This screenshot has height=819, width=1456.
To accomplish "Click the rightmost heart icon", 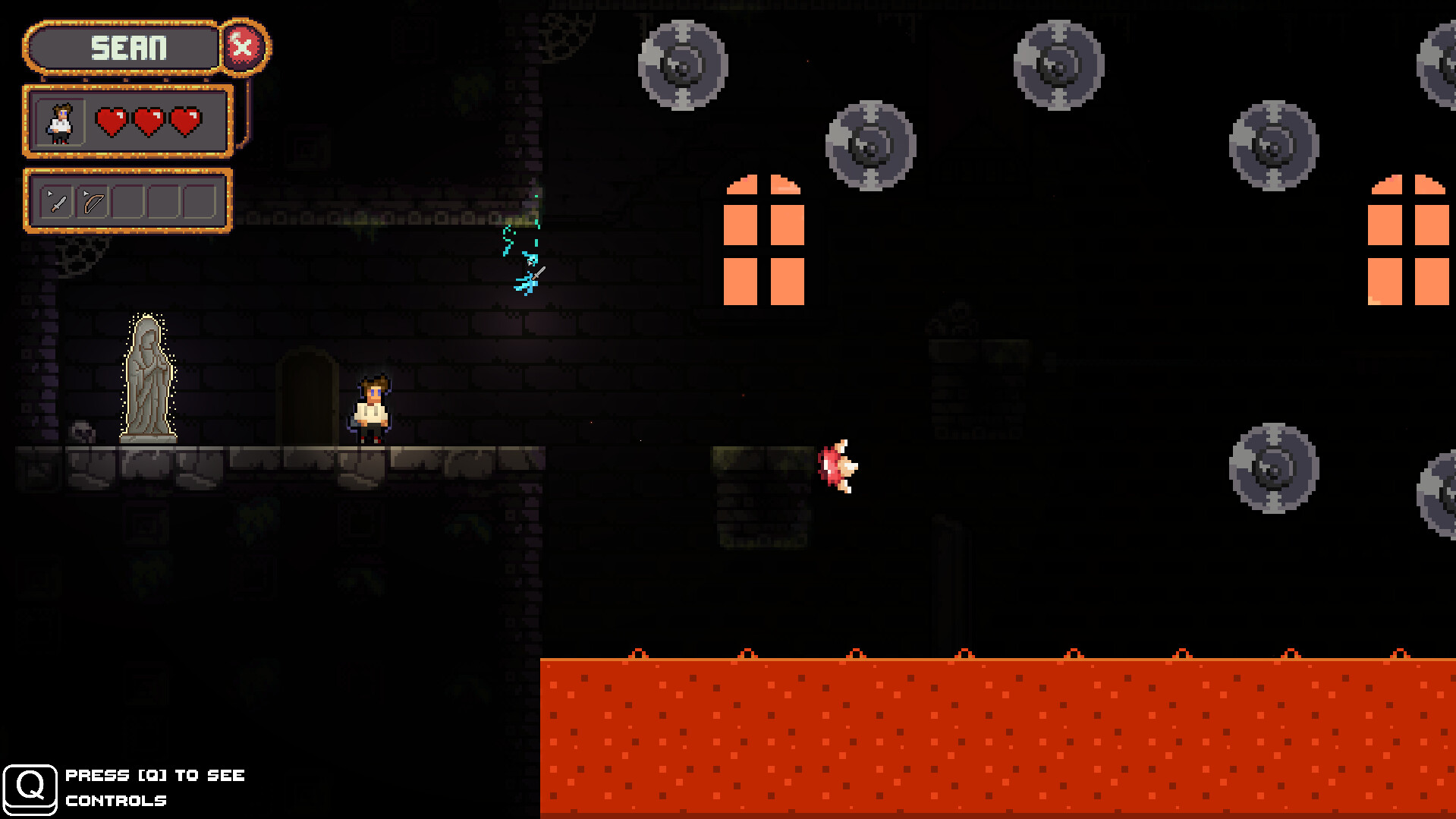I will pyautogui.click(x=184, y=121).
